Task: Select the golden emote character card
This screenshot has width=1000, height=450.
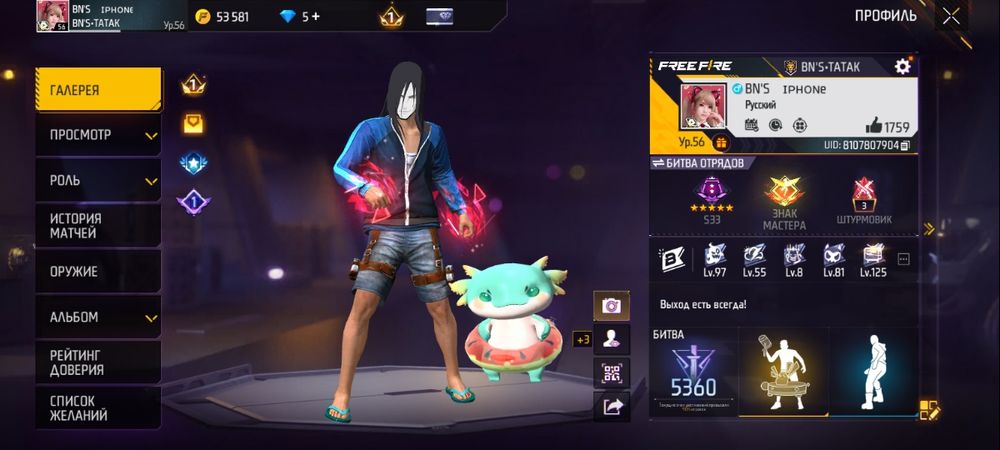Action: tap(783, 373)
